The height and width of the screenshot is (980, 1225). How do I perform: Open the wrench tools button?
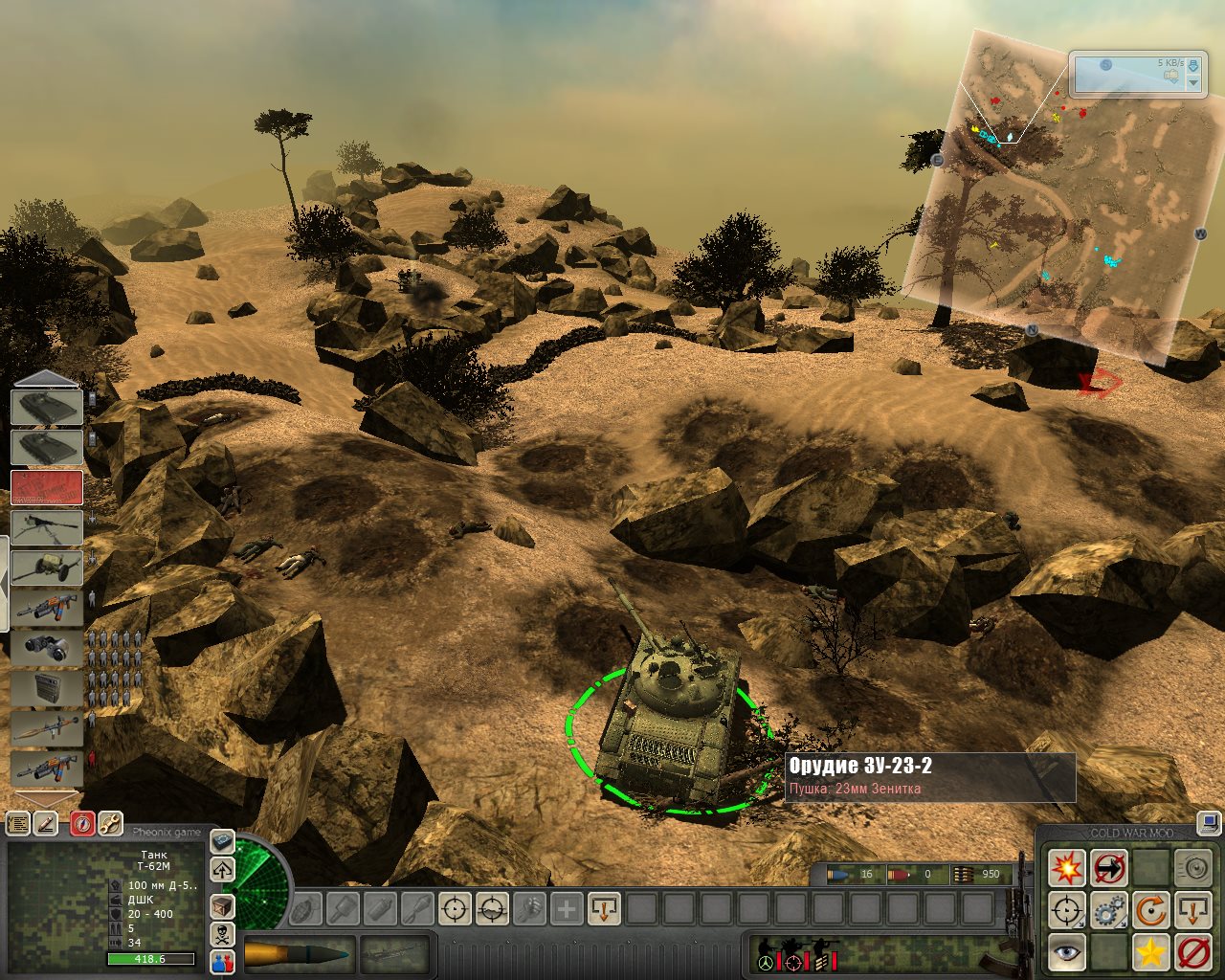coord(110,823)
